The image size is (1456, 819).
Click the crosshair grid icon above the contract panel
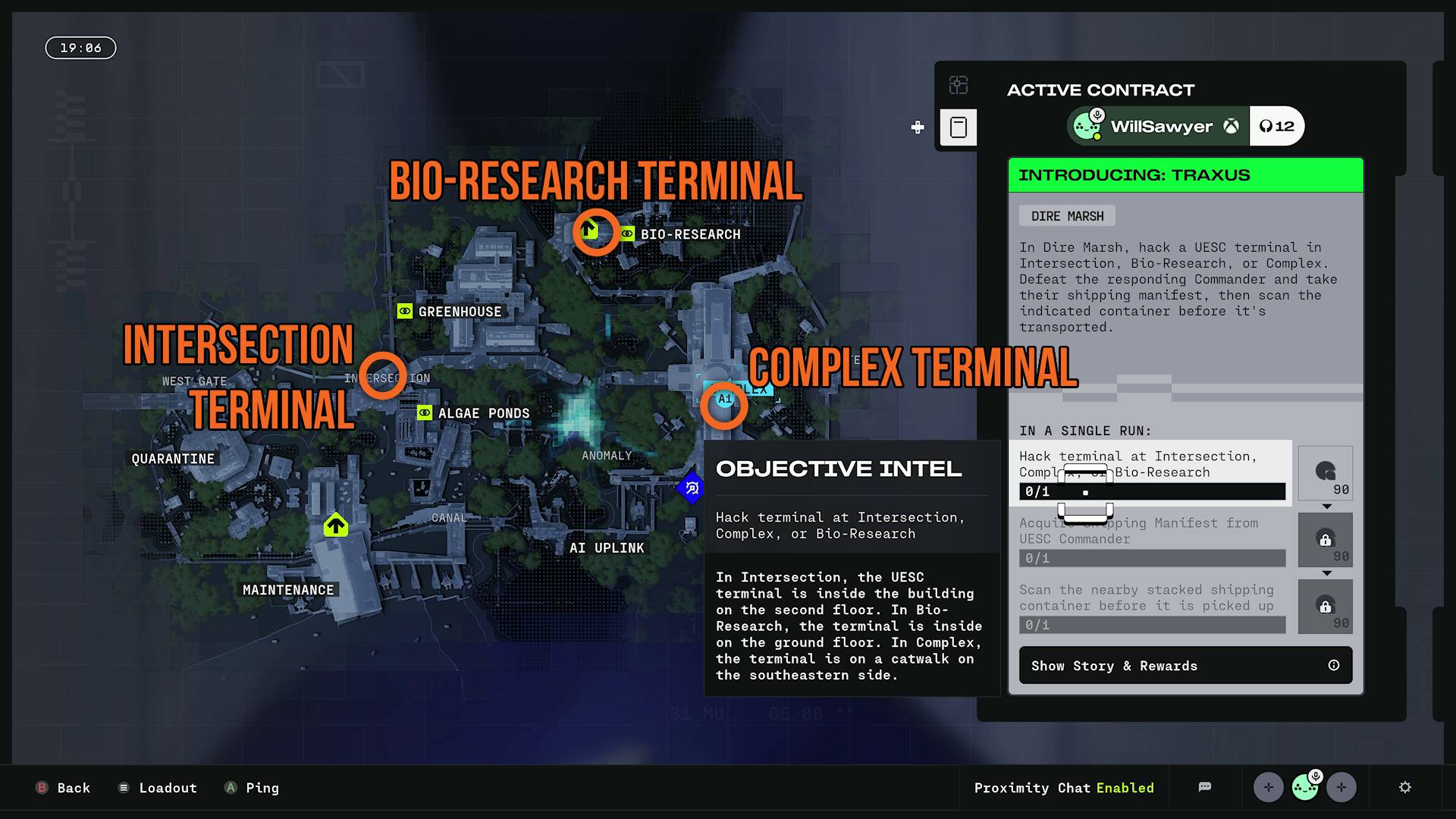[958, 86]
